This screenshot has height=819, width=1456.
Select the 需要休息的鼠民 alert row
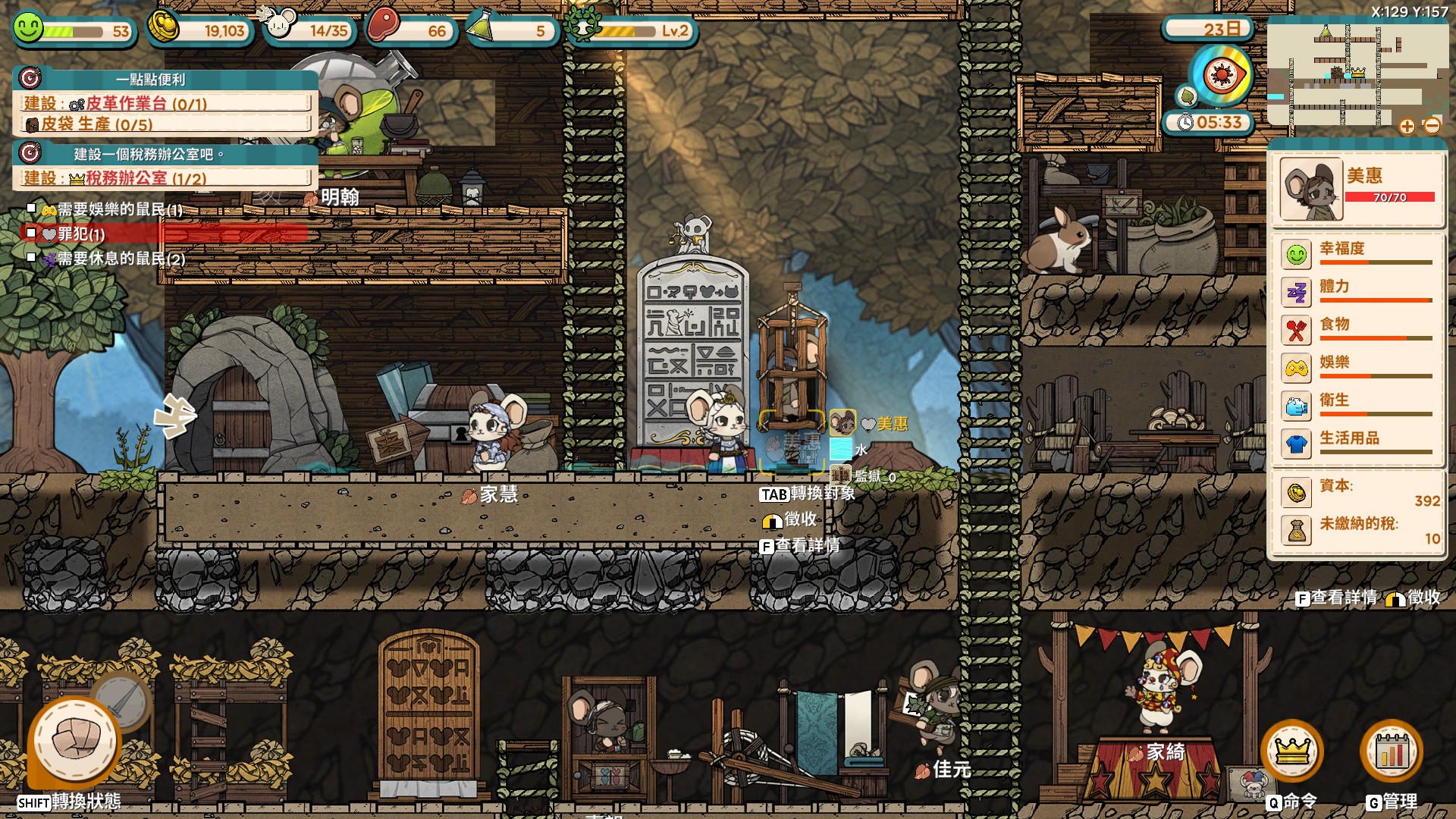pos(114,259)
